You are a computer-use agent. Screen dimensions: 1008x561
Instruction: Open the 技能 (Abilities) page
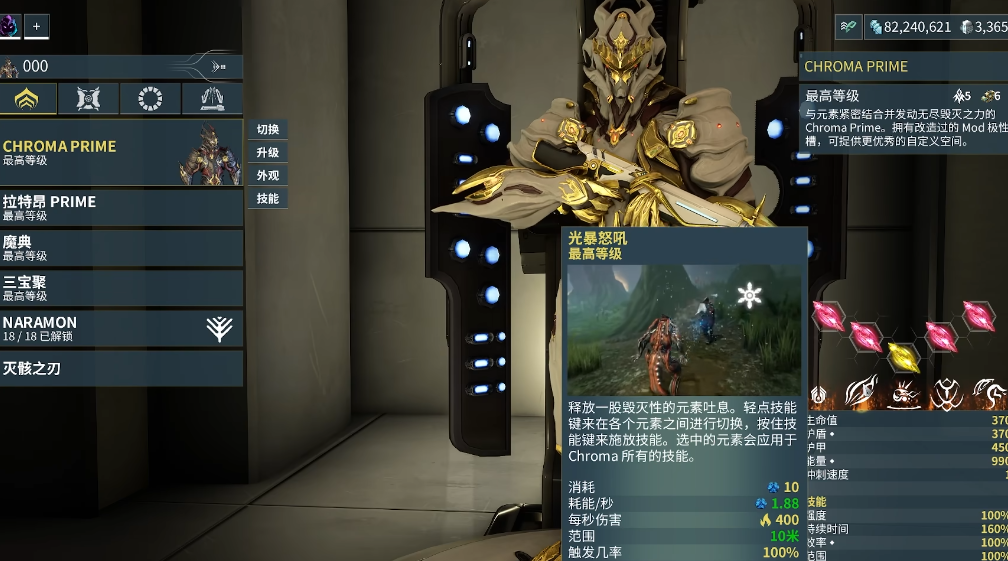[x=267, y=198]
